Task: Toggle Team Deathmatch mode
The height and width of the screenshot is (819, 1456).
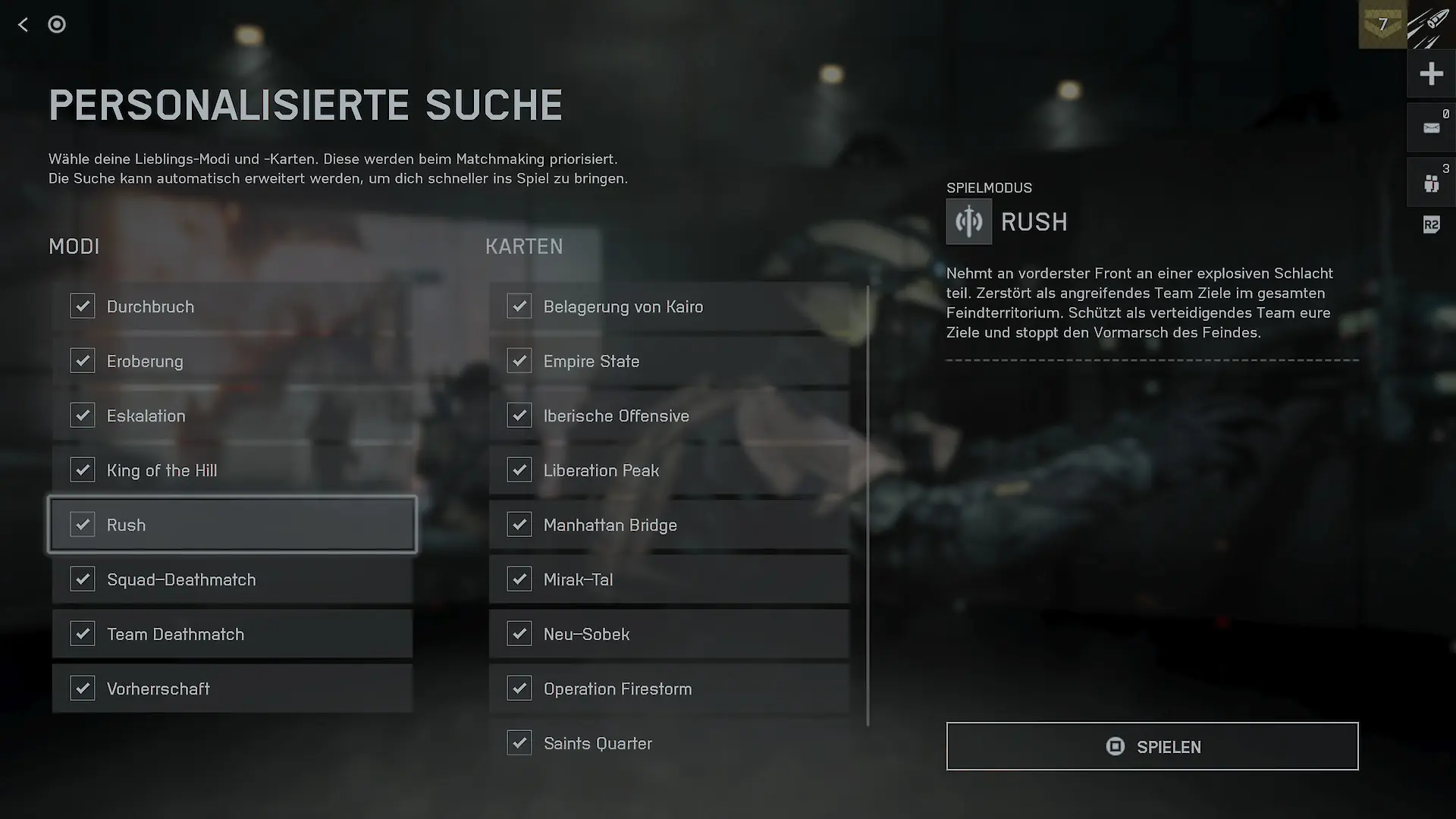Action: point(83,634)
